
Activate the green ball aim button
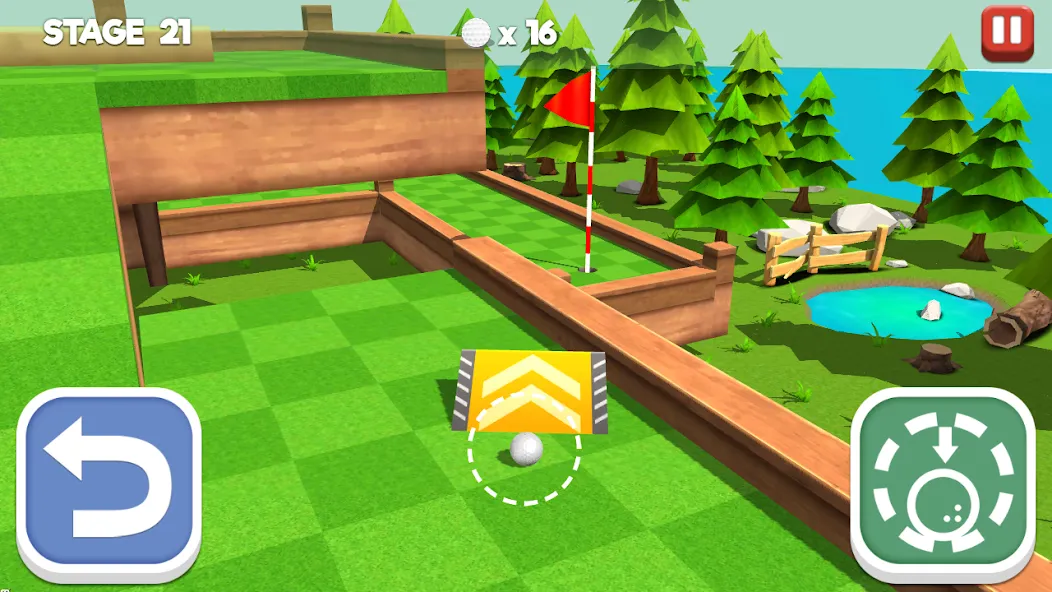click(x=942, y=484)
